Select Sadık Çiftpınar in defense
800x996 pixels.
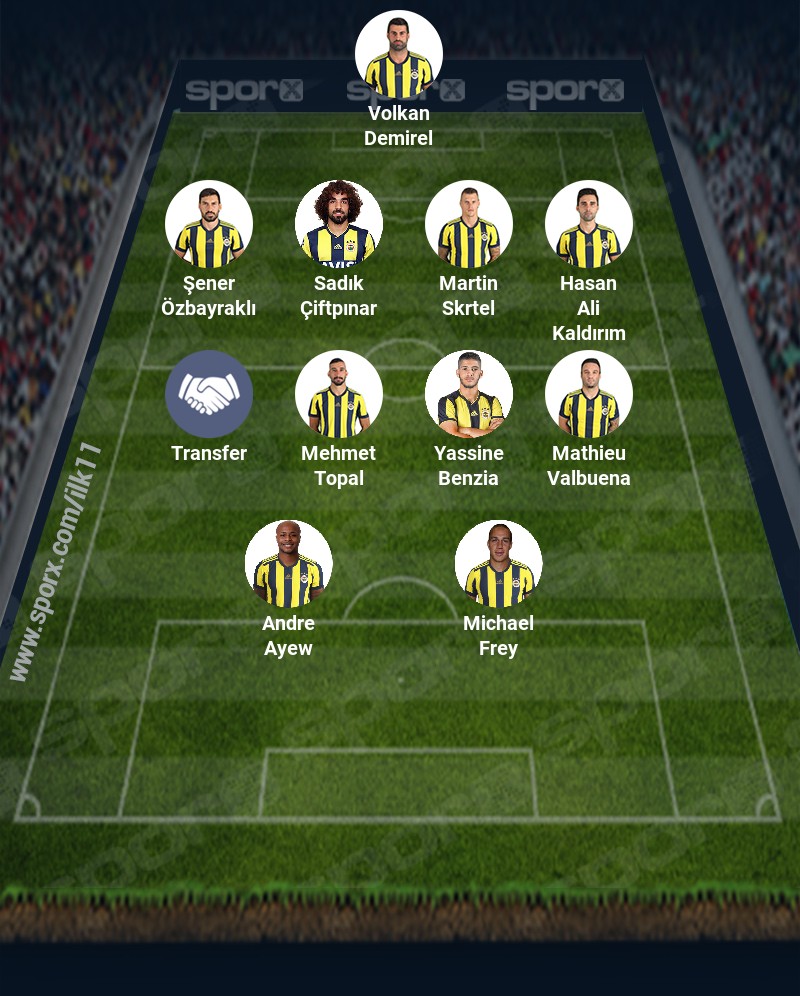[339, 224]
